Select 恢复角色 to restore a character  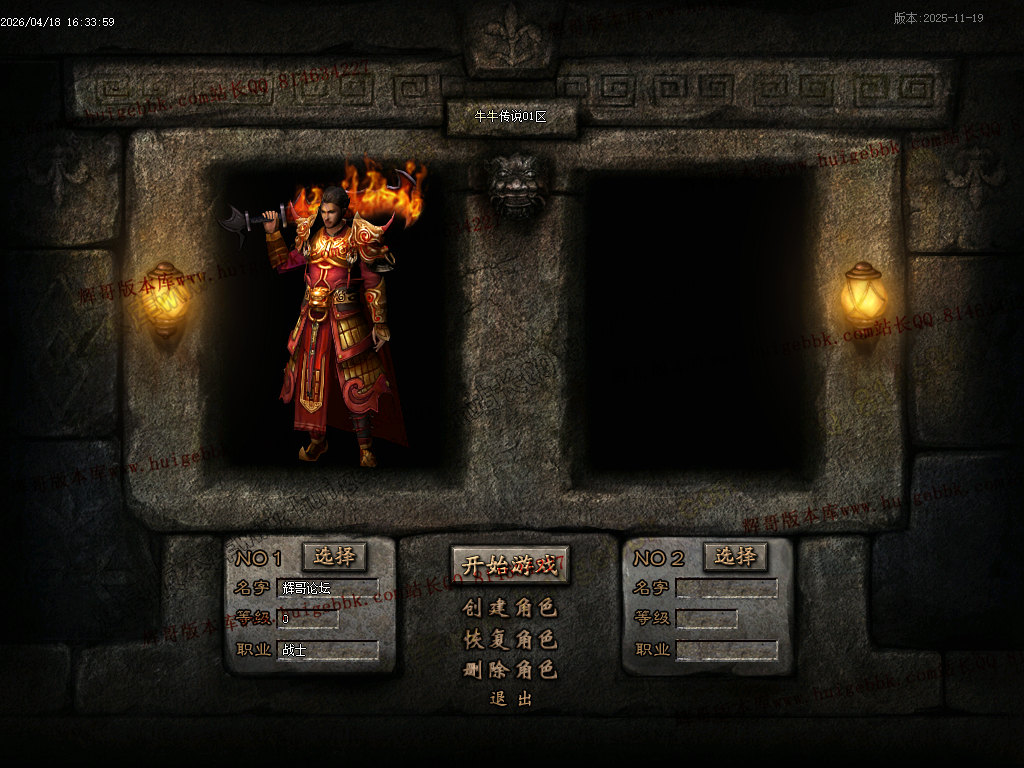click(510, 639)
